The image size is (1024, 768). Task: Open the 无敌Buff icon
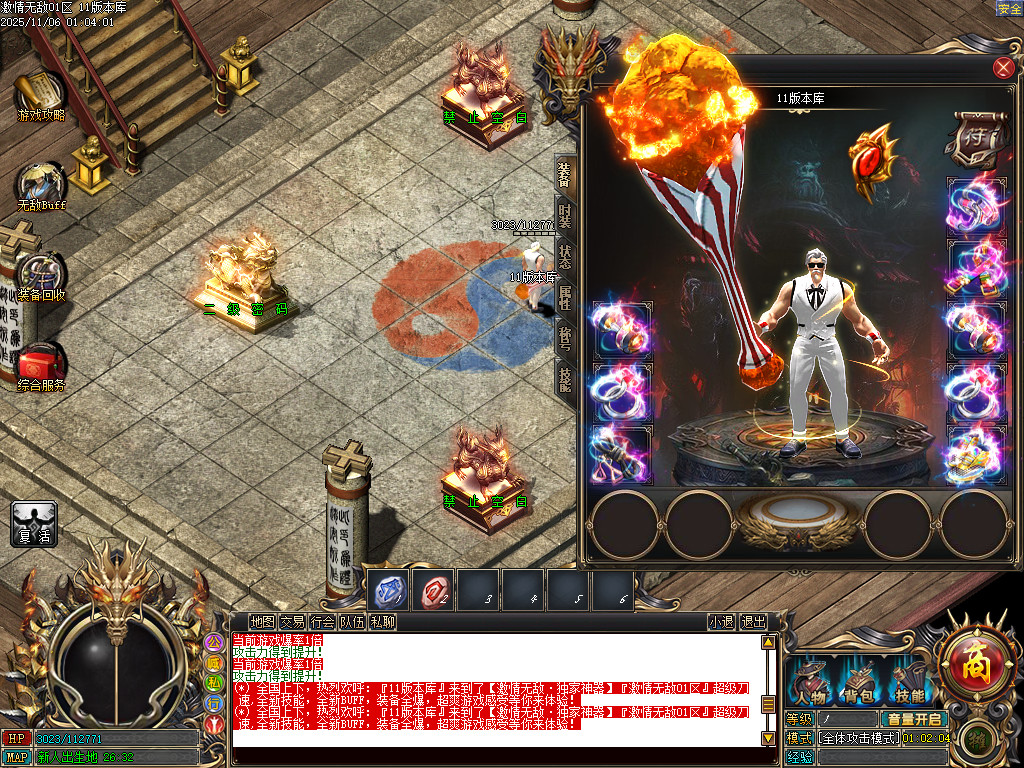tap(40, 185)
